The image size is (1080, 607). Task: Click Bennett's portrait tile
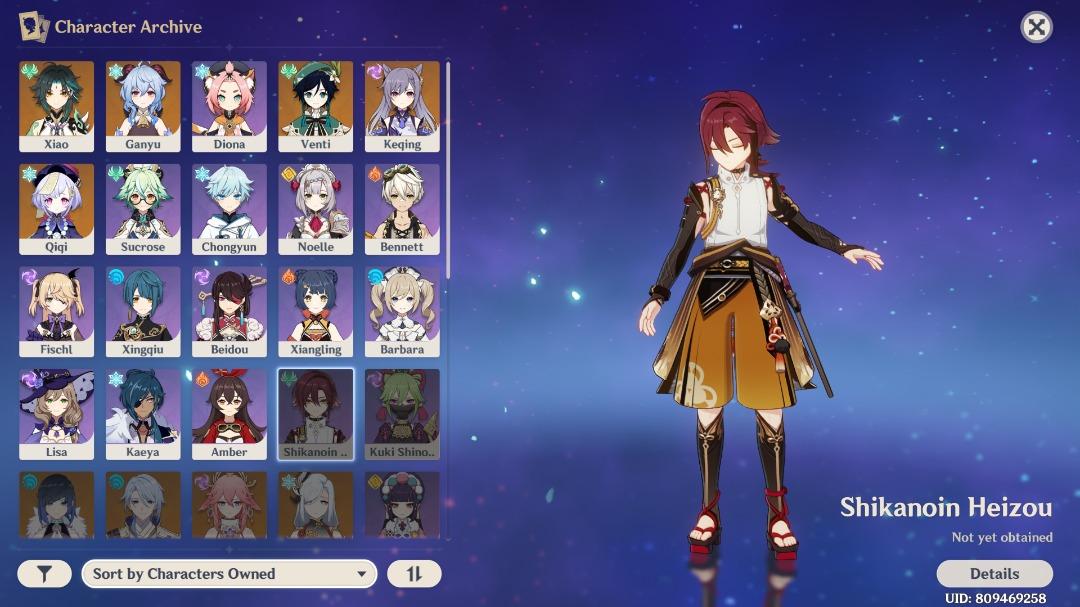(402, 209)
